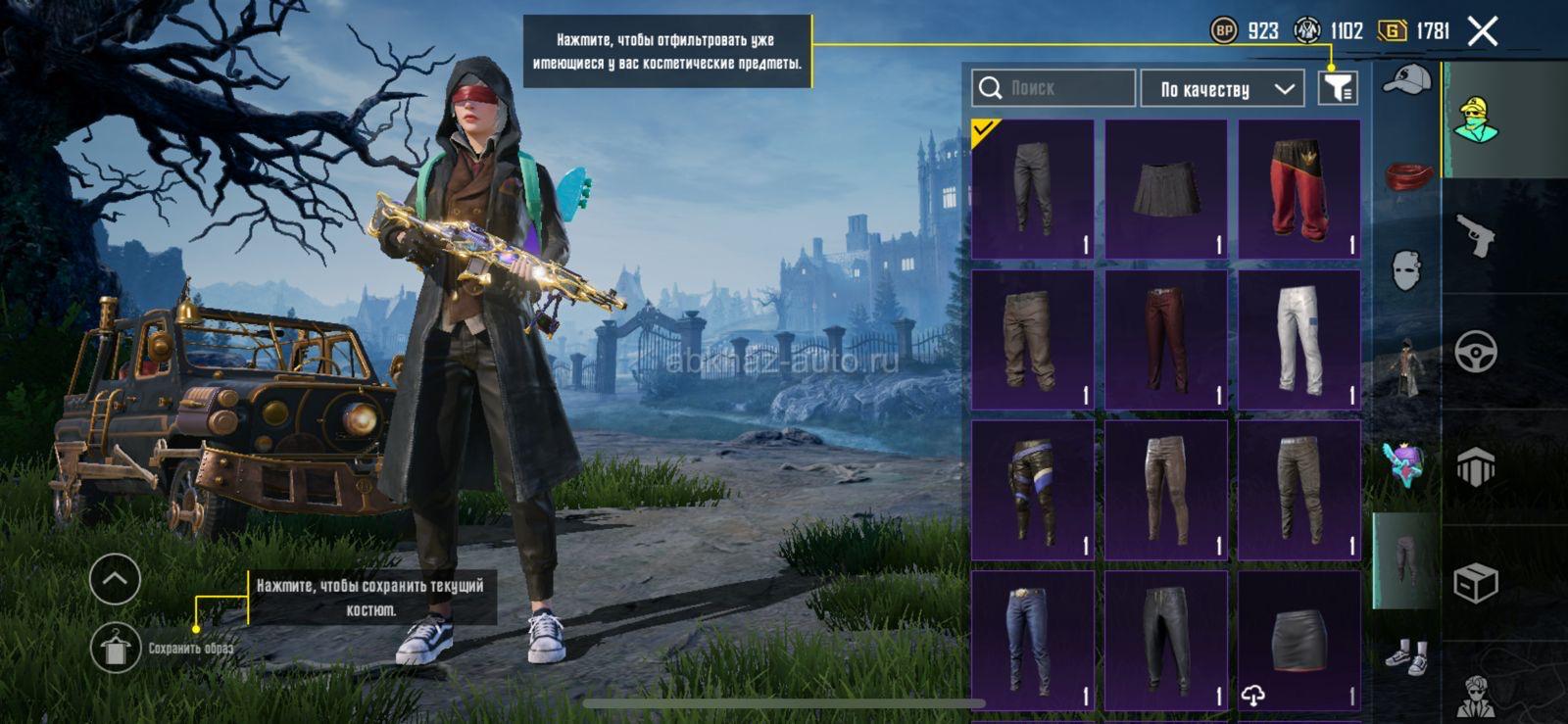Select the pants with purple stripes

[1032, 490]
